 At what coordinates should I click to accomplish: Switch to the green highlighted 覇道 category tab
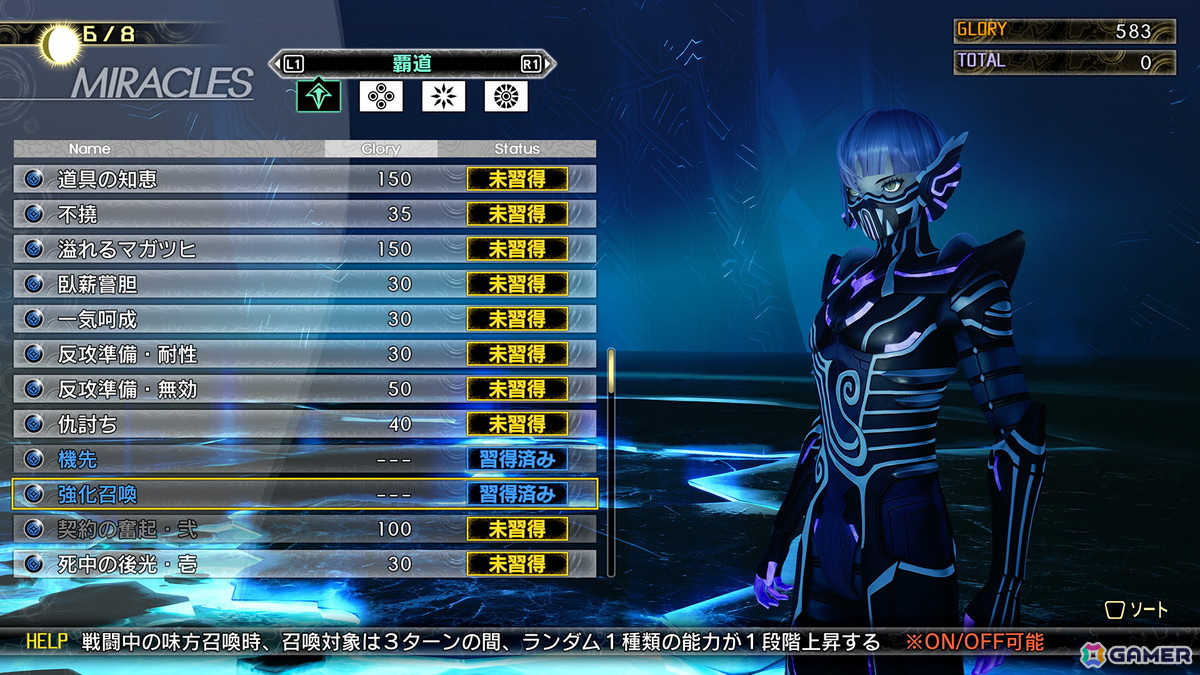click(x=318, y=96)
